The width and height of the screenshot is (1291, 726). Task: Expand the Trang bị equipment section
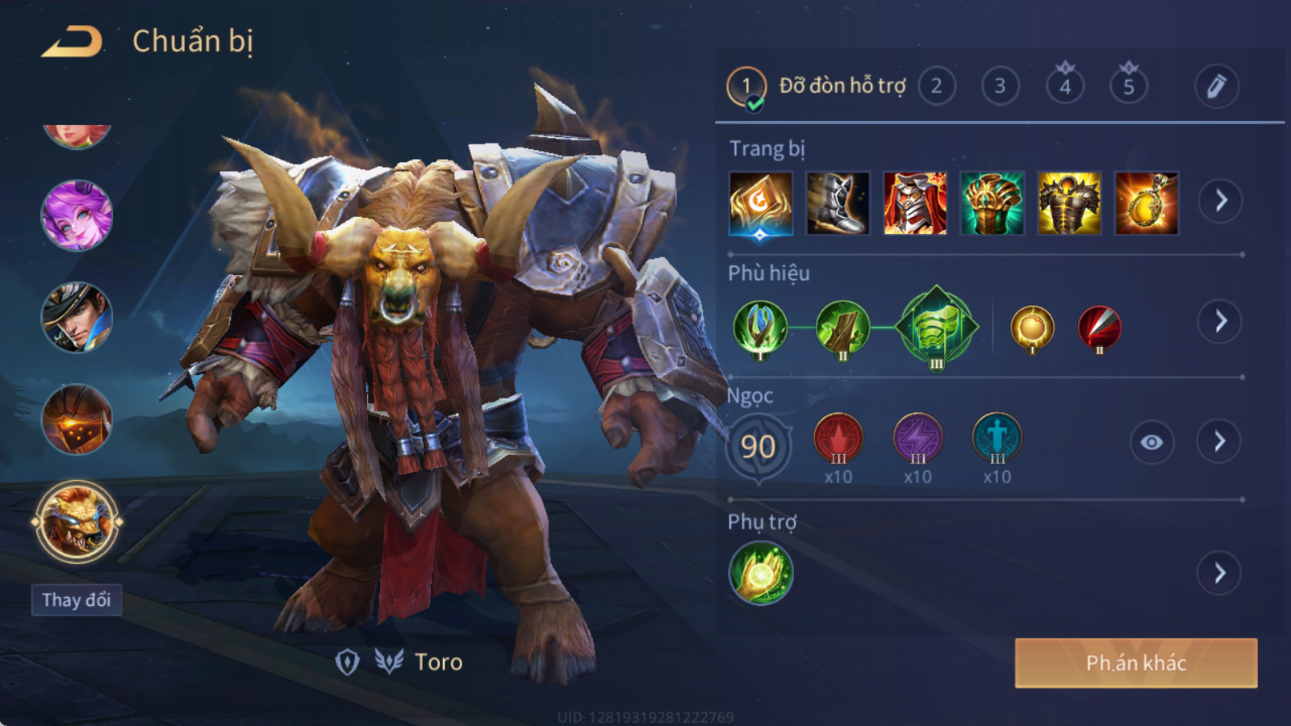pyautogui.click(x=1220, y=201)
